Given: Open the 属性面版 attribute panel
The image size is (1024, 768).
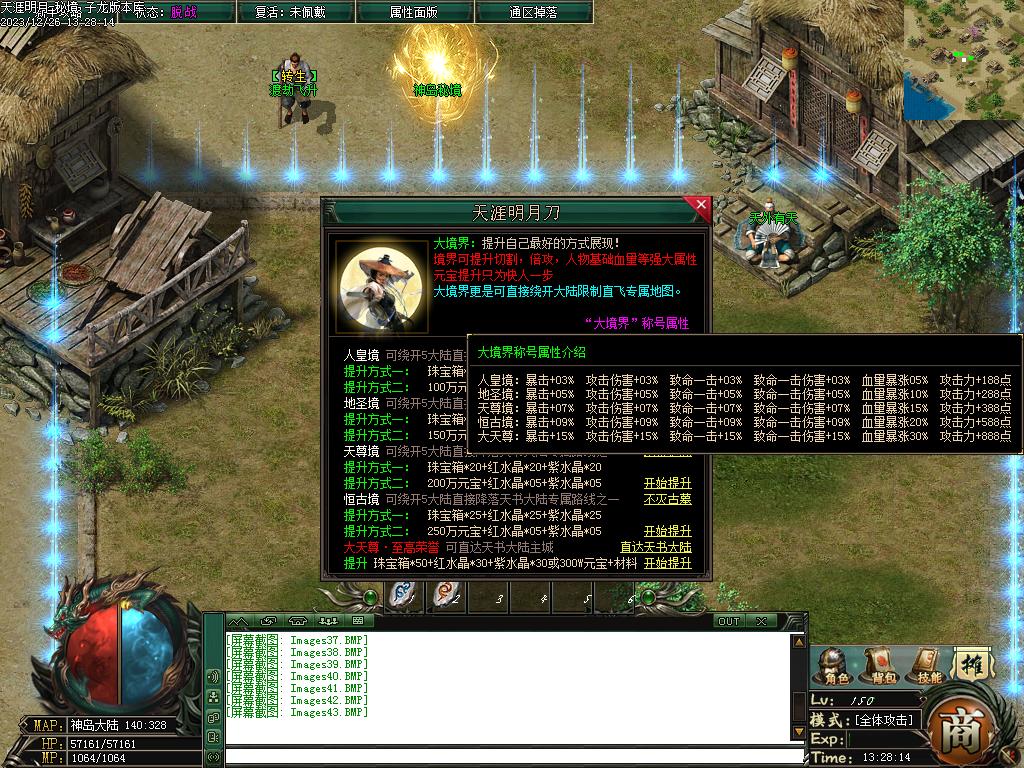Looking at the screenshot, I should [413, 12].
